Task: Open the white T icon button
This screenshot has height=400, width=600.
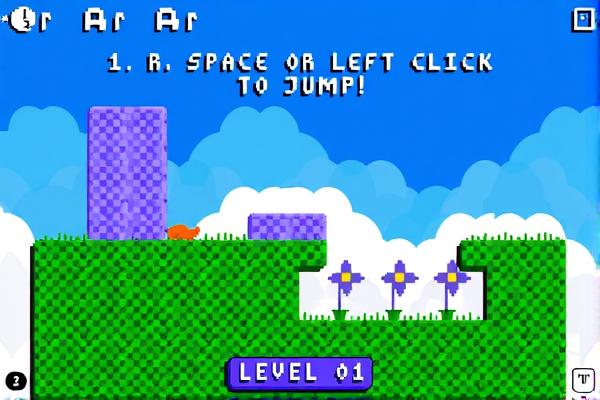Action: [x=582, y=380]
